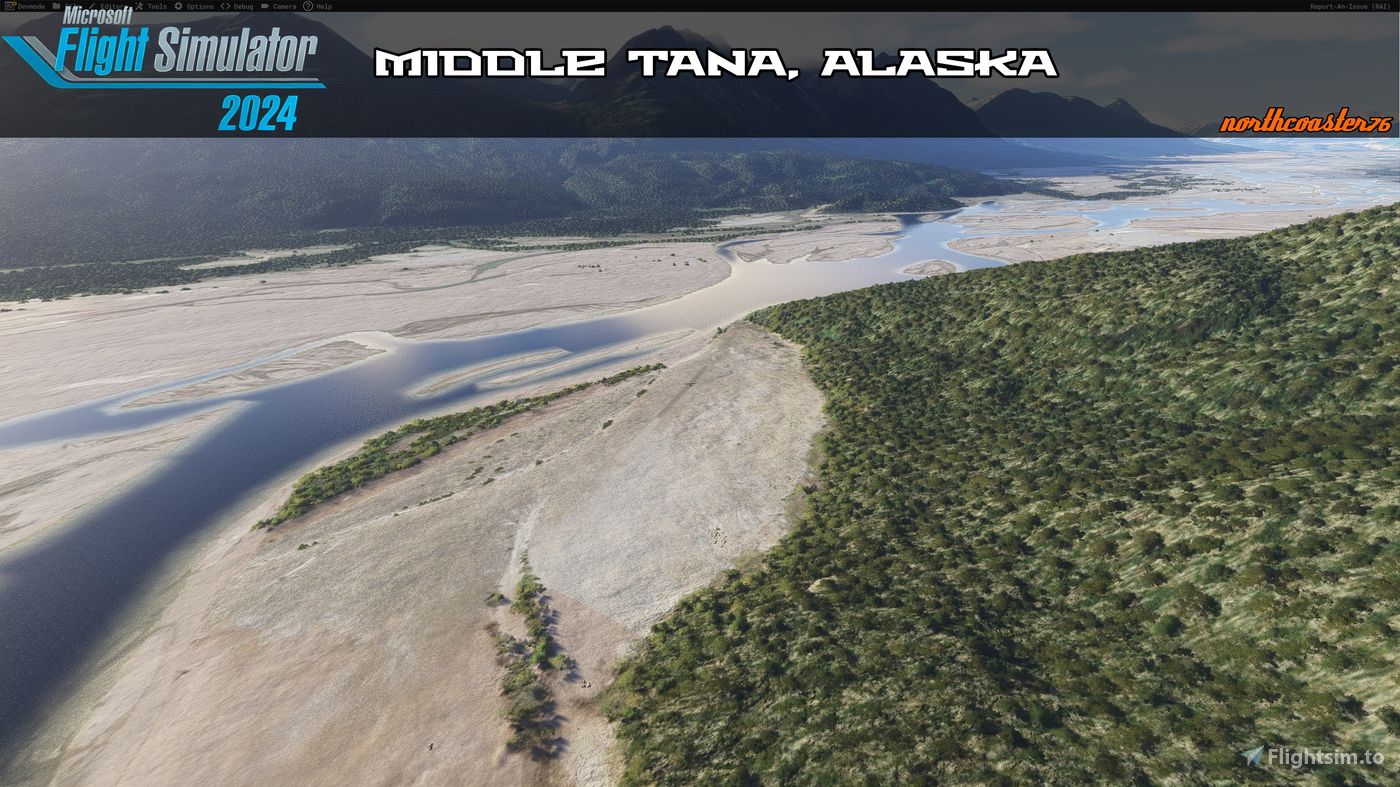
Task: Open the Tools menu
Action: click(x=156, y=6)
